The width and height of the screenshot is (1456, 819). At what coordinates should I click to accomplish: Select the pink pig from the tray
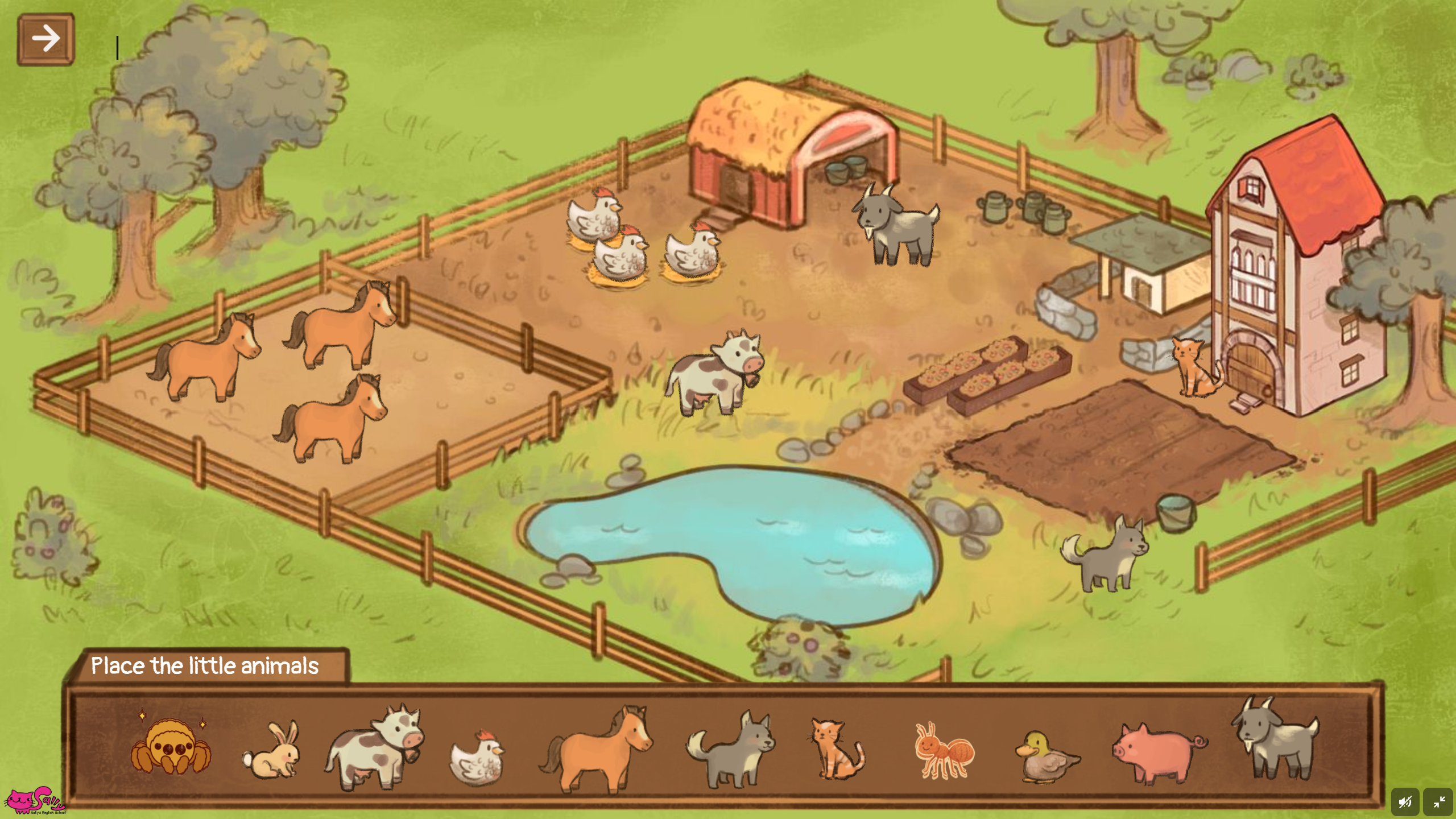pos(1159,753)
